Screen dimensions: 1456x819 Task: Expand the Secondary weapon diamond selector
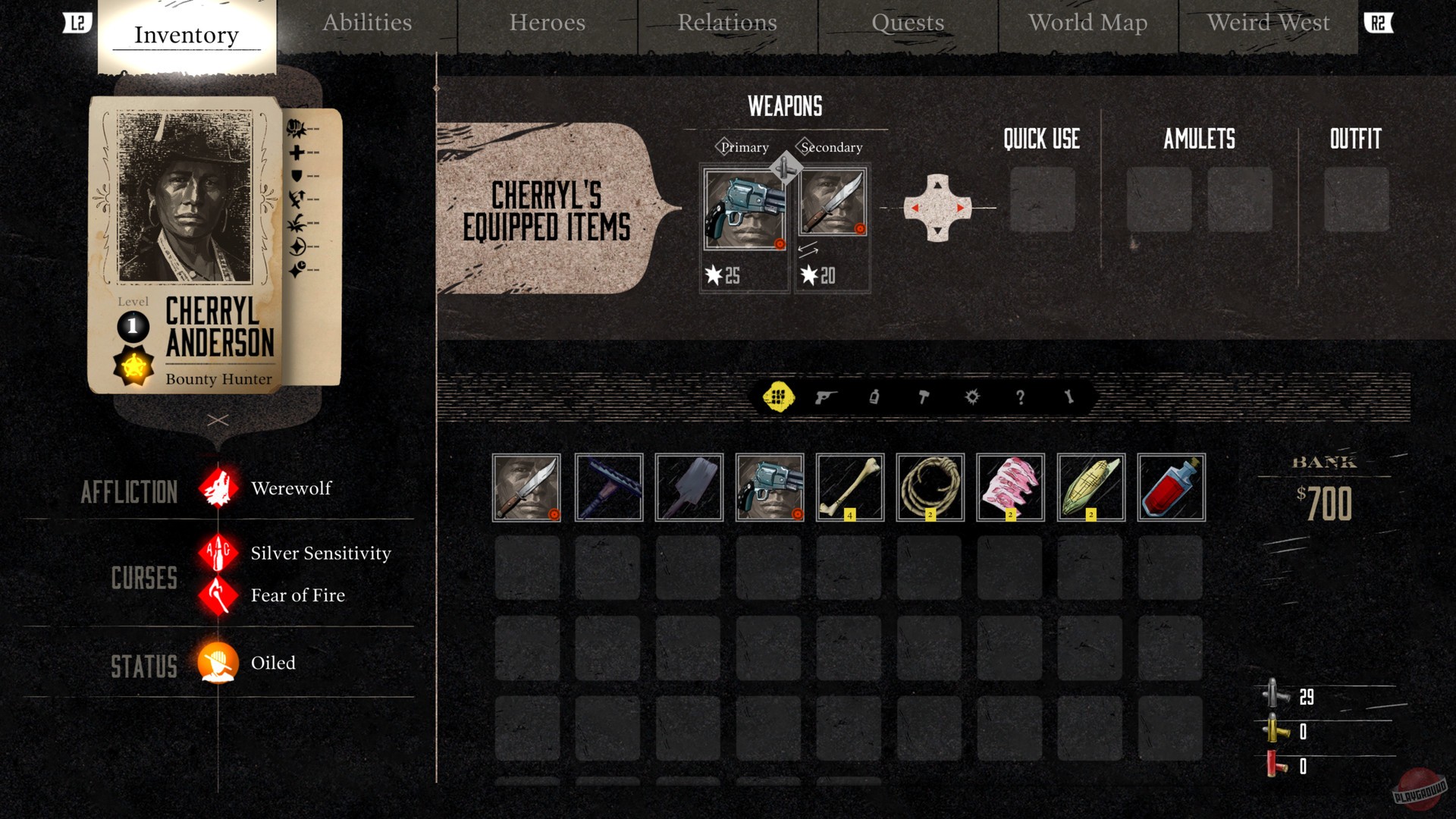coord(803,146)
